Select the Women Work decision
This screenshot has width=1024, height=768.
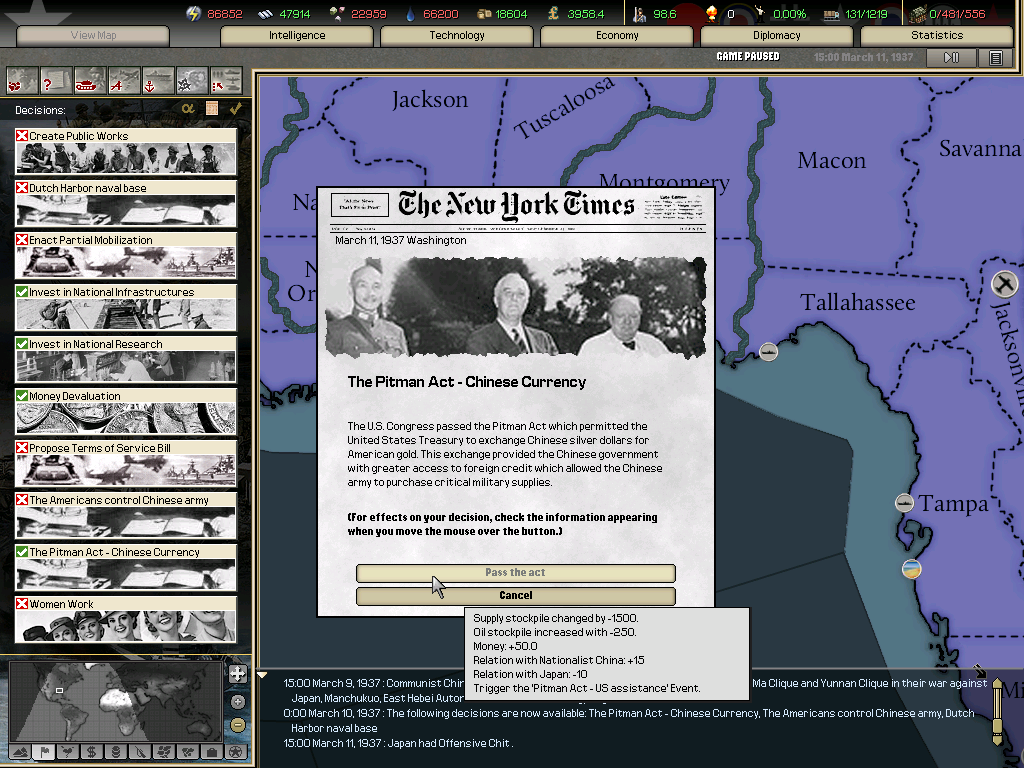pyautogui.click(x=126, y=619)
